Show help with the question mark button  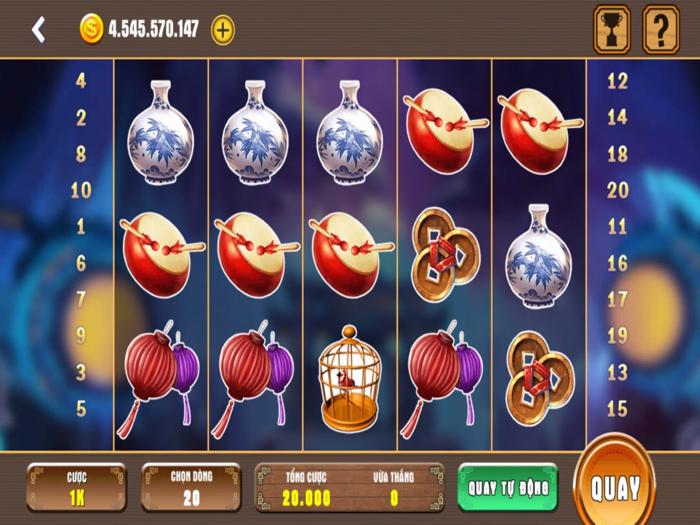(x=660, y=29)
